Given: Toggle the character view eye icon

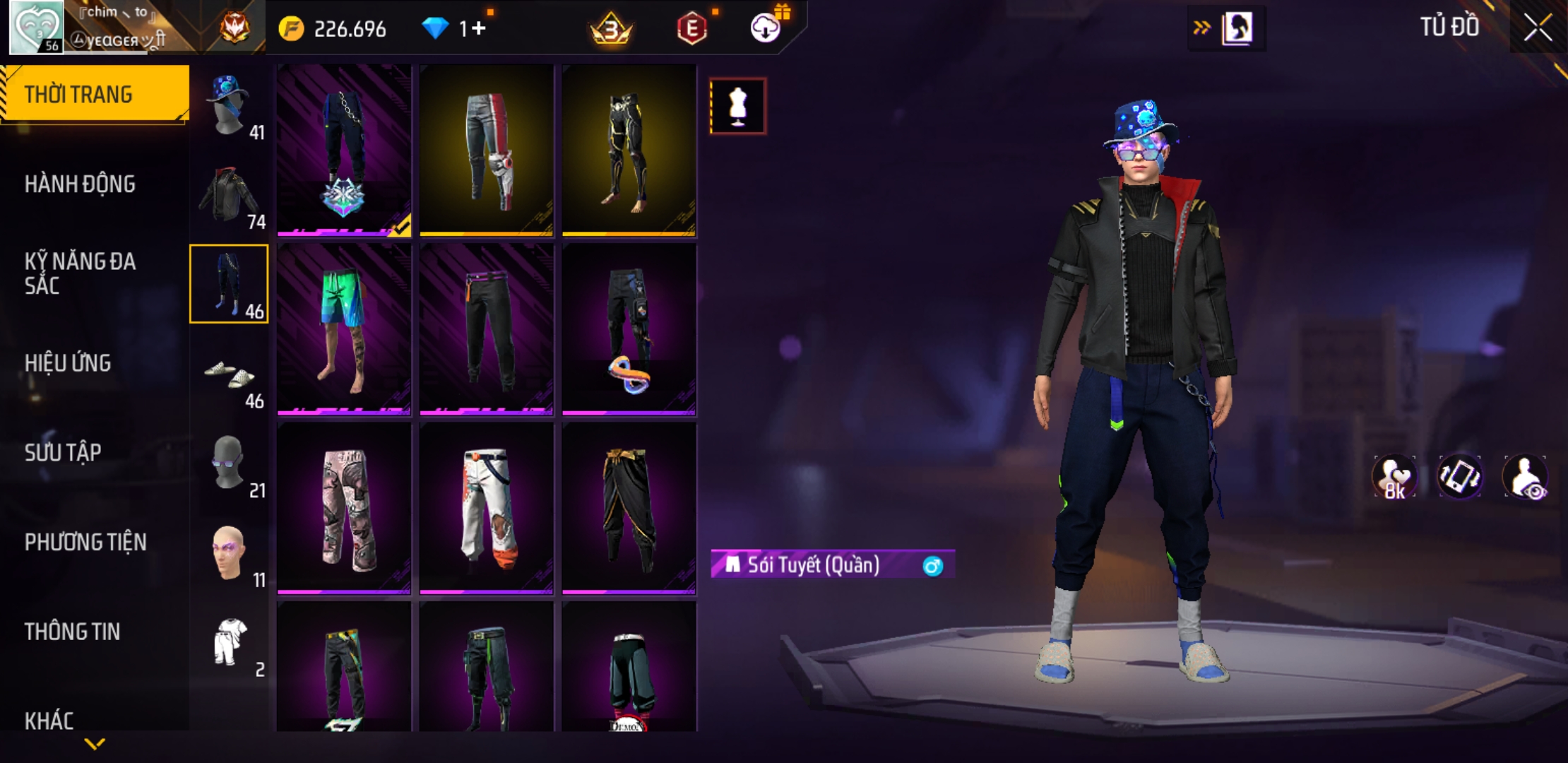Looking at the screenshot, I should [1526, 477].
